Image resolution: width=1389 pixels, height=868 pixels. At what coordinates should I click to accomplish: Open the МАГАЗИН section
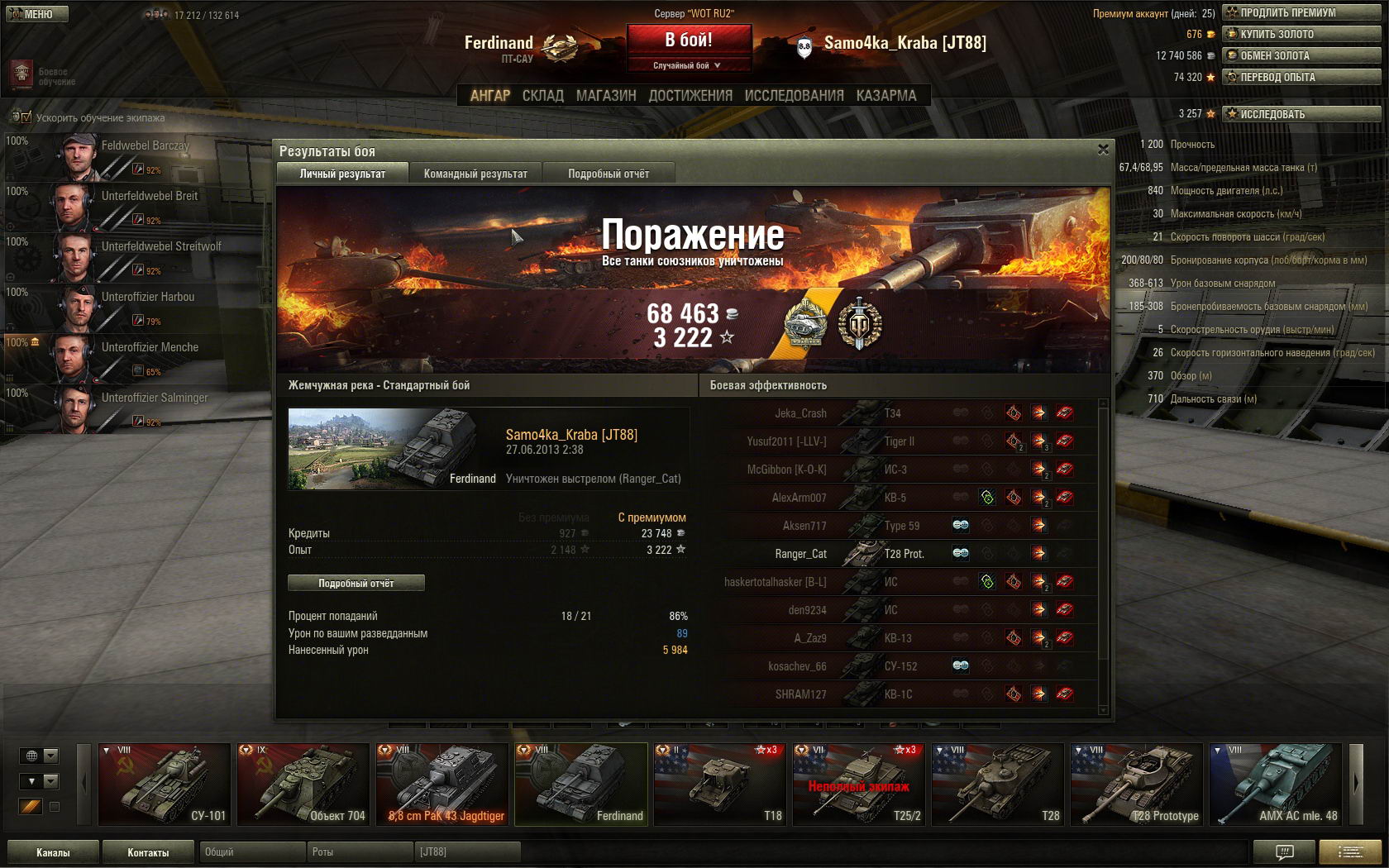click(x=606, y=96)
